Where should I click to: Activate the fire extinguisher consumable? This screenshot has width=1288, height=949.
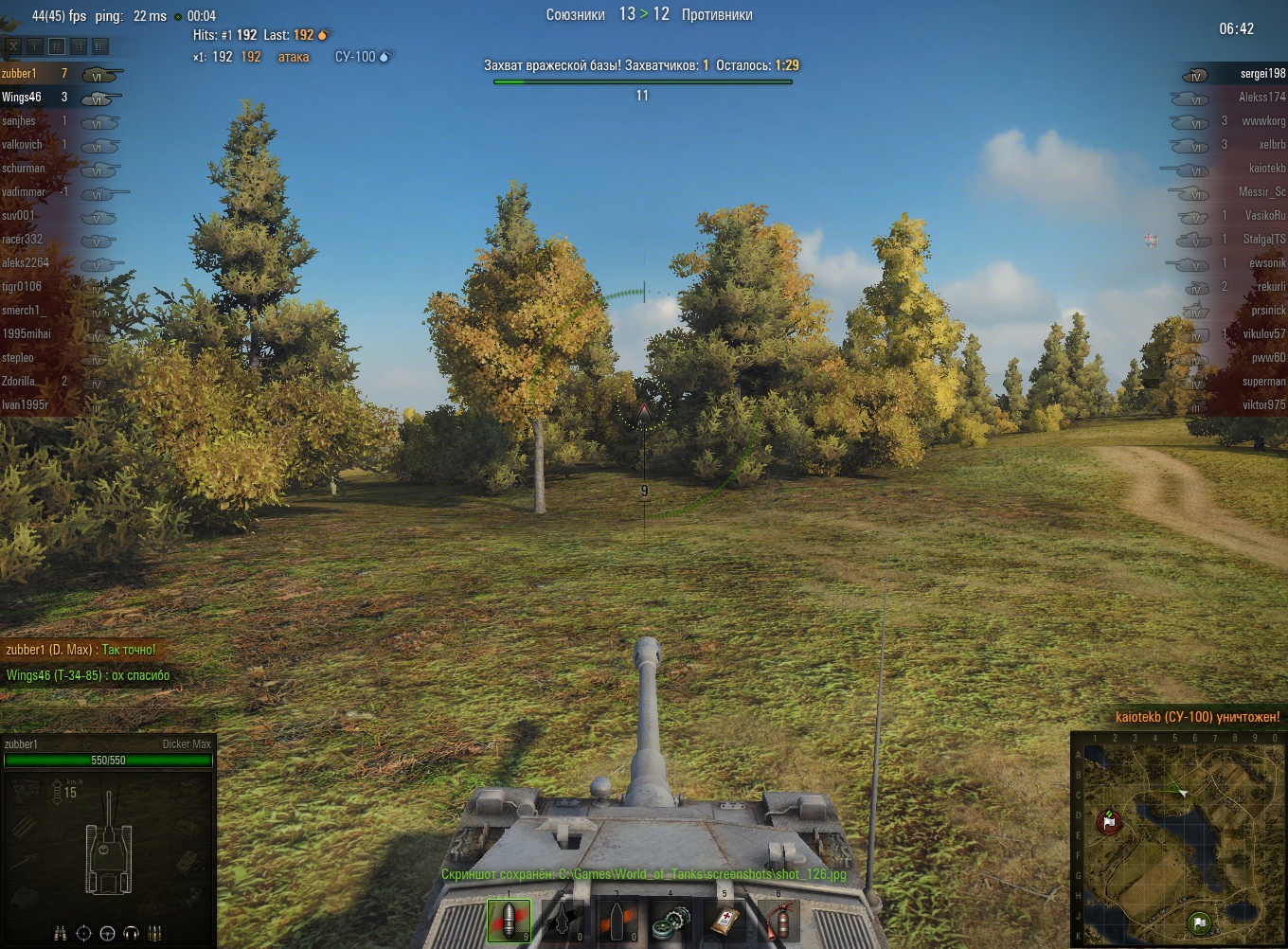click(779, 920)
